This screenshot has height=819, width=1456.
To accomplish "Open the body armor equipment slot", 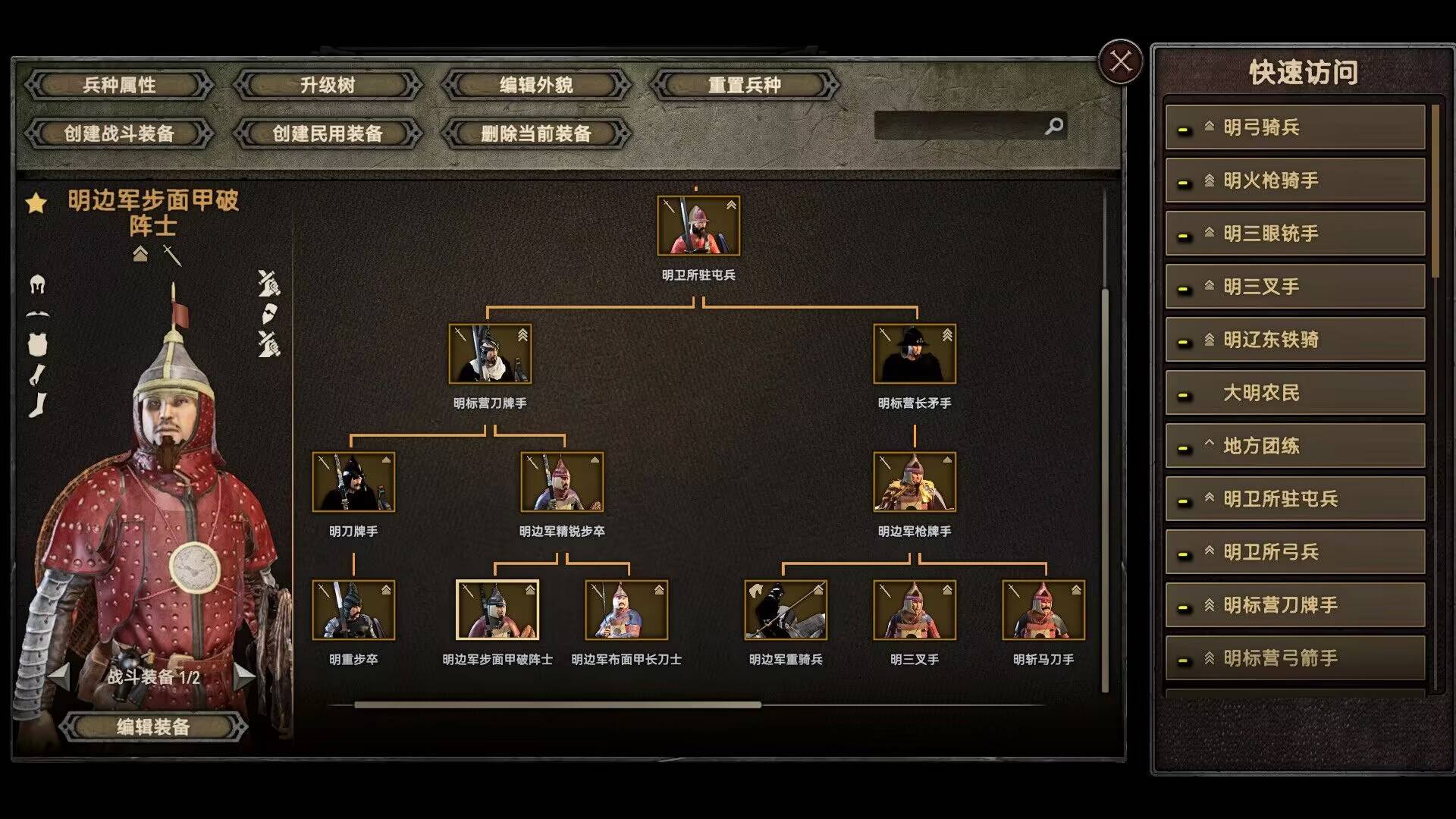I will coord(36,343).
